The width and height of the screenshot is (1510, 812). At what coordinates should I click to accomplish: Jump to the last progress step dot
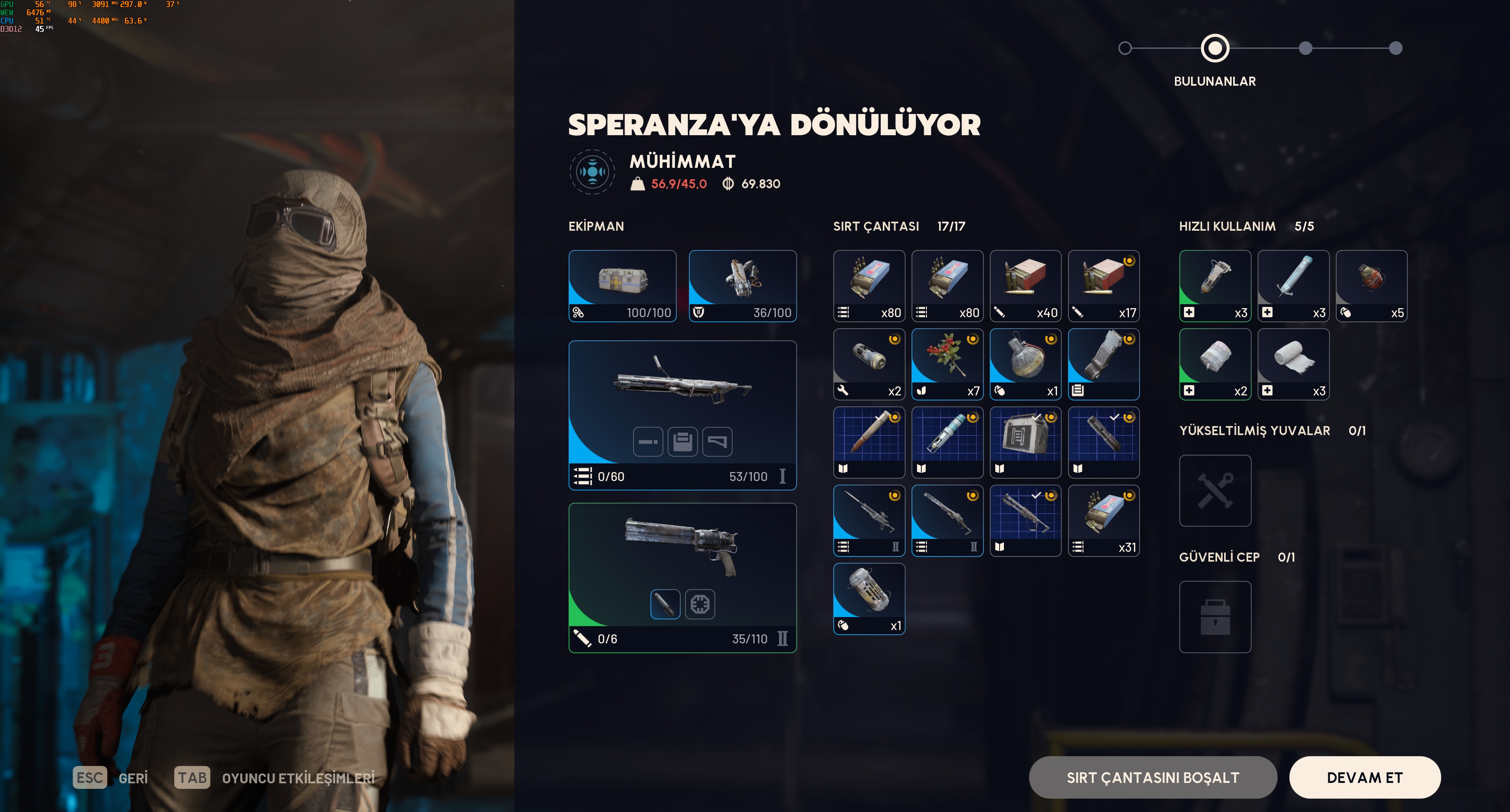click(x=1395, y=48)
